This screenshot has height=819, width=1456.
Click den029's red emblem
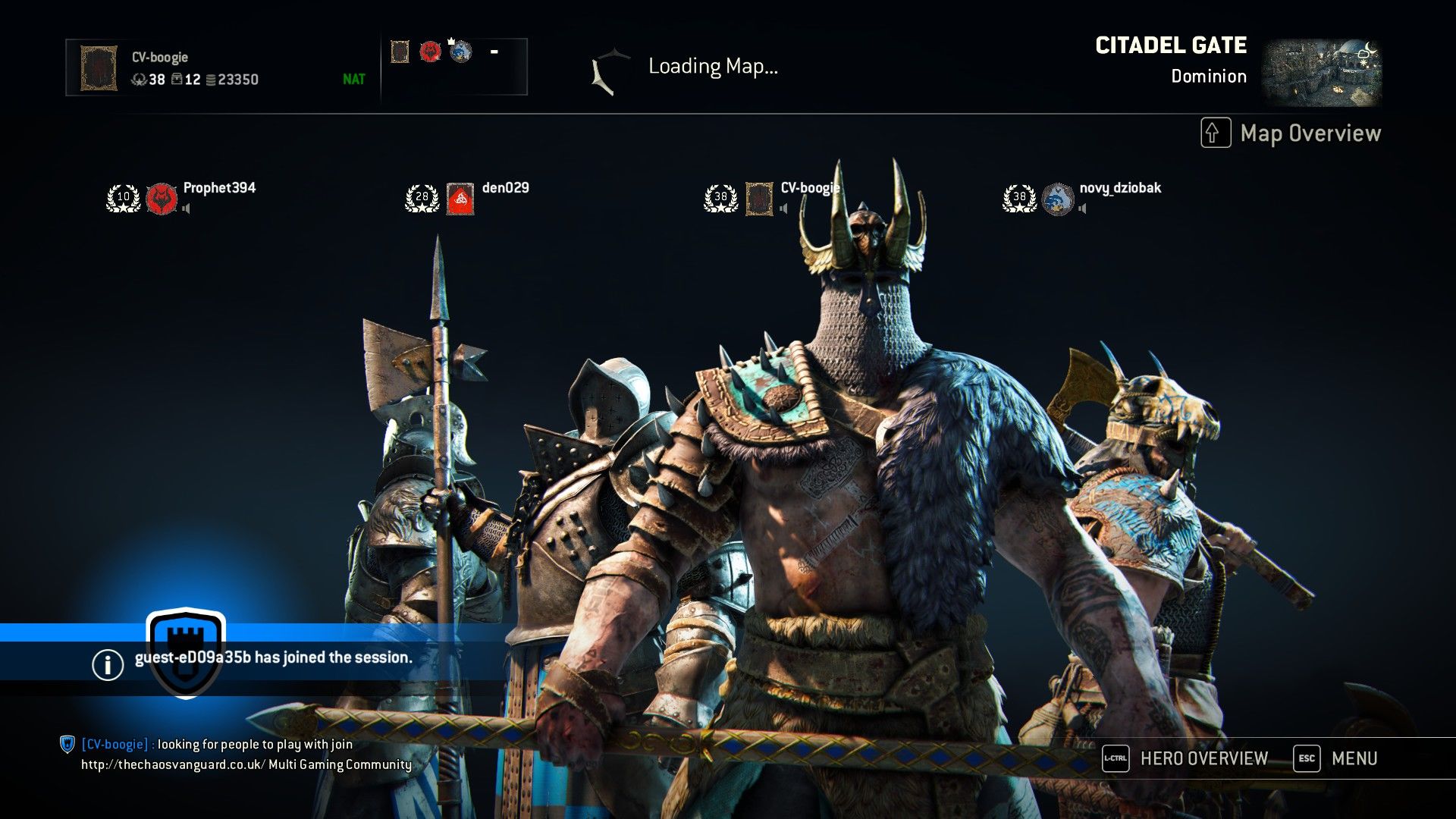pyautogui.click(x=460, y=199)
